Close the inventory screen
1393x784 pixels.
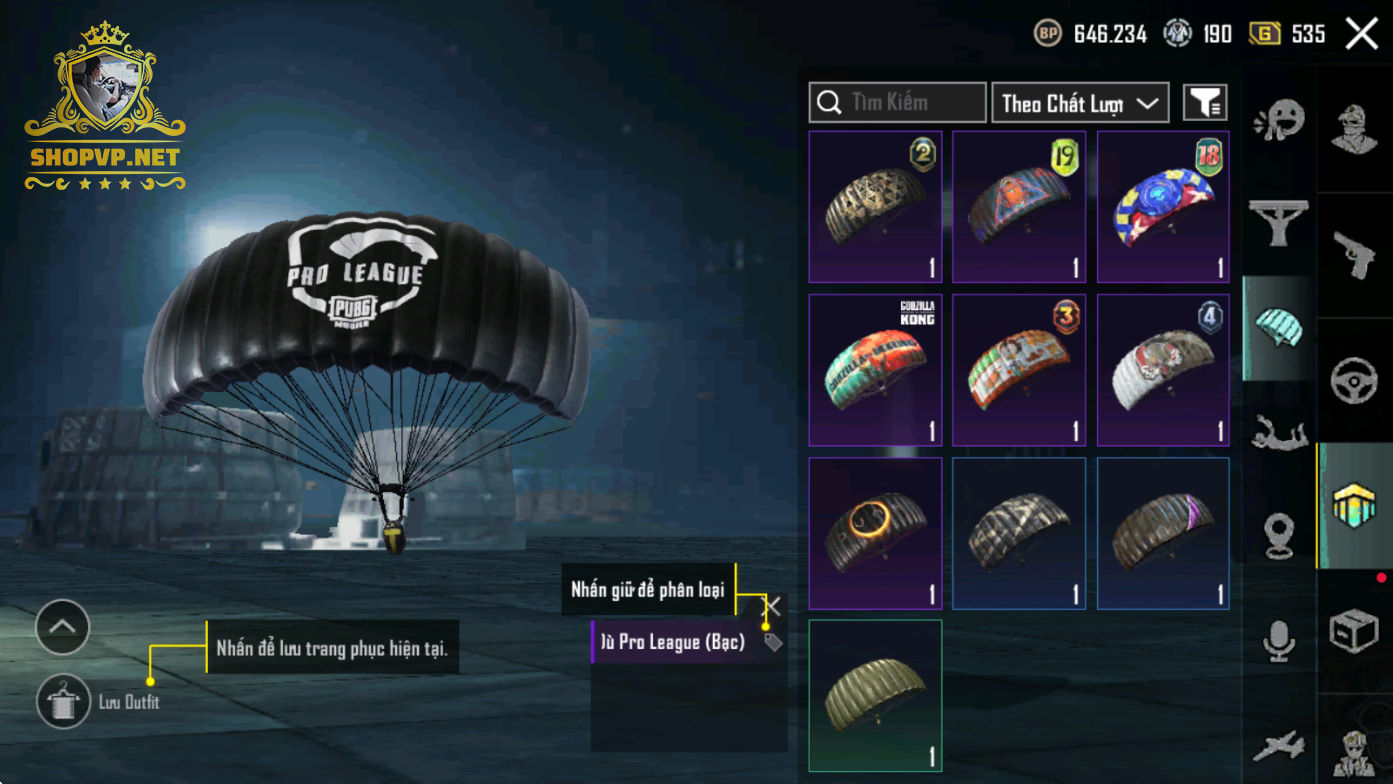[x=1361, y=34]
